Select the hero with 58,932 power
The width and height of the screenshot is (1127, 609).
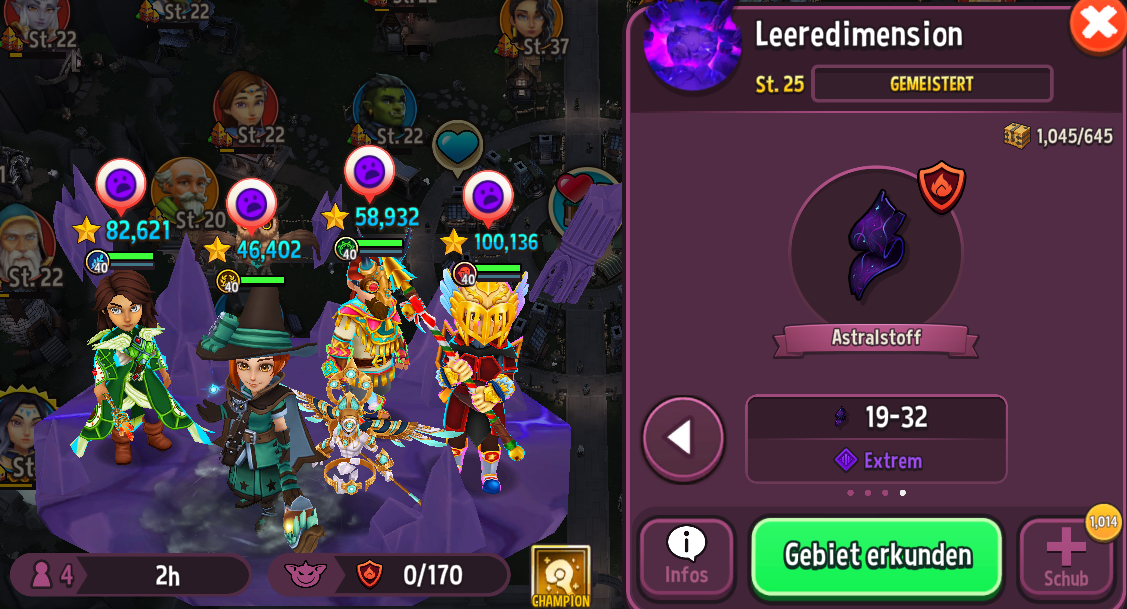click(368, 340)
